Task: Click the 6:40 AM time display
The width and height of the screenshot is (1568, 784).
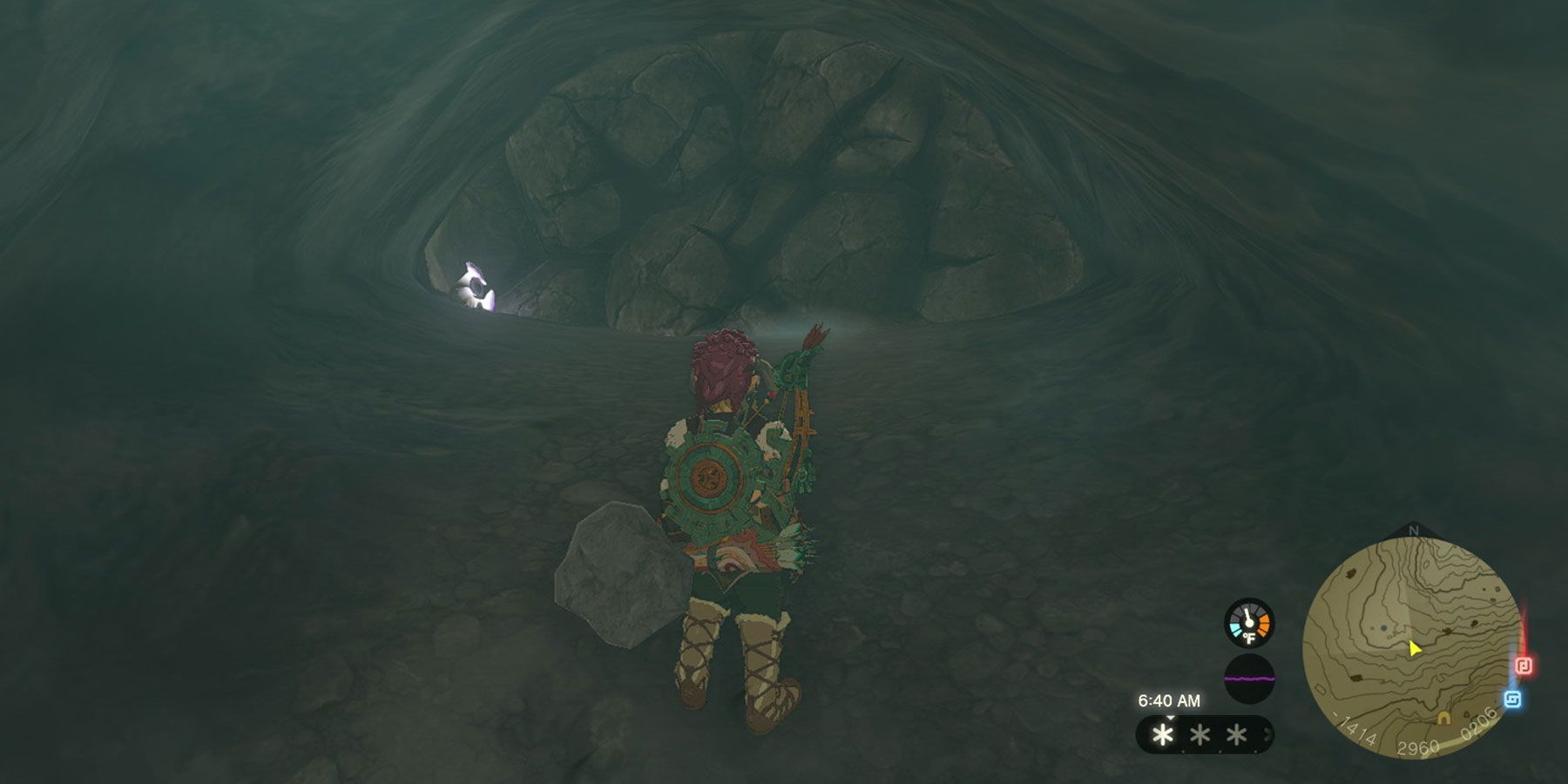Action: click(1170, 700)
